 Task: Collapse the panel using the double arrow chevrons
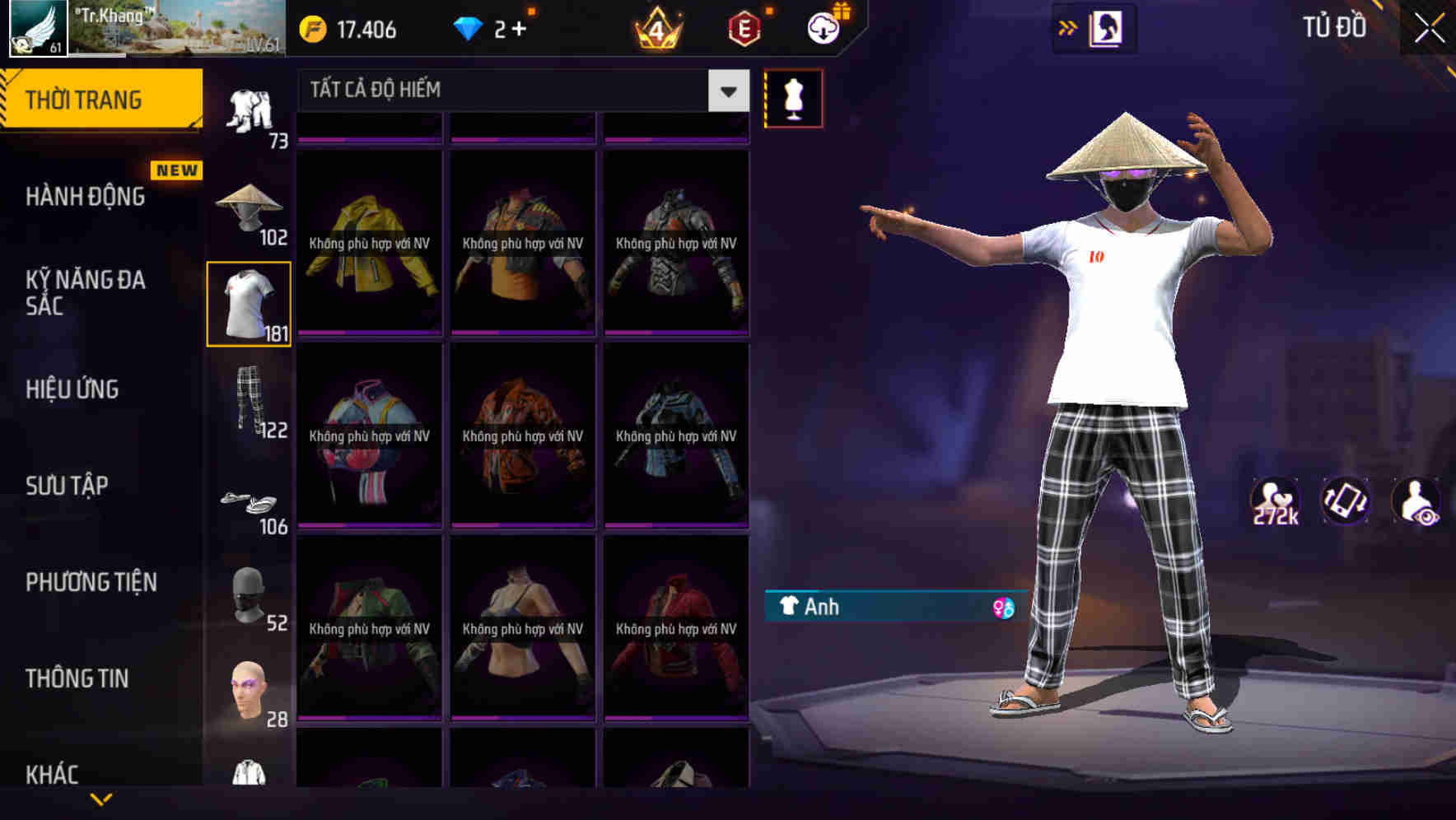[x=1069, y=26]
